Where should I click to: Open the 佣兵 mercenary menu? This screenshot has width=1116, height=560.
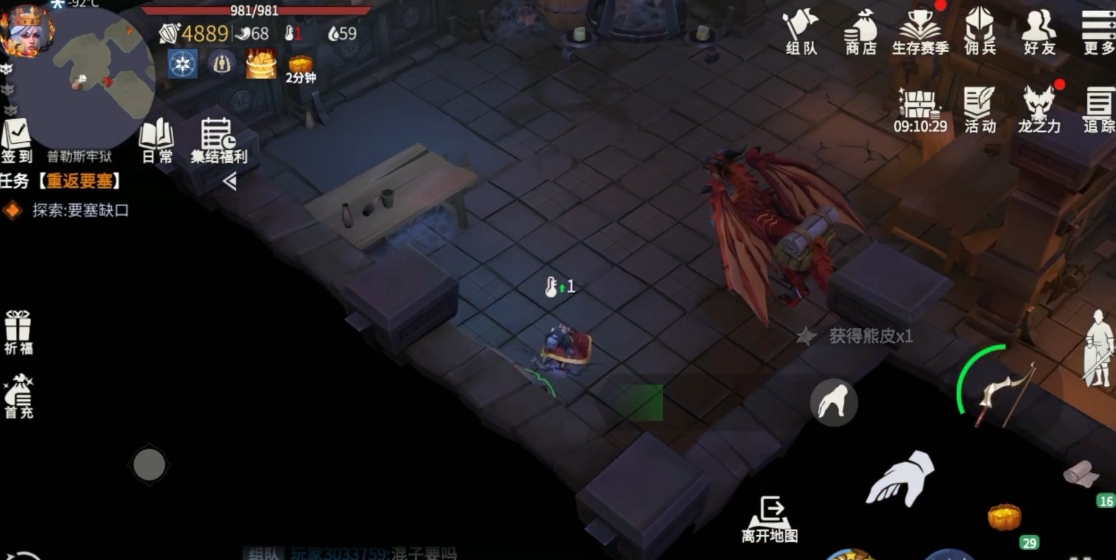tap(979, 30)
